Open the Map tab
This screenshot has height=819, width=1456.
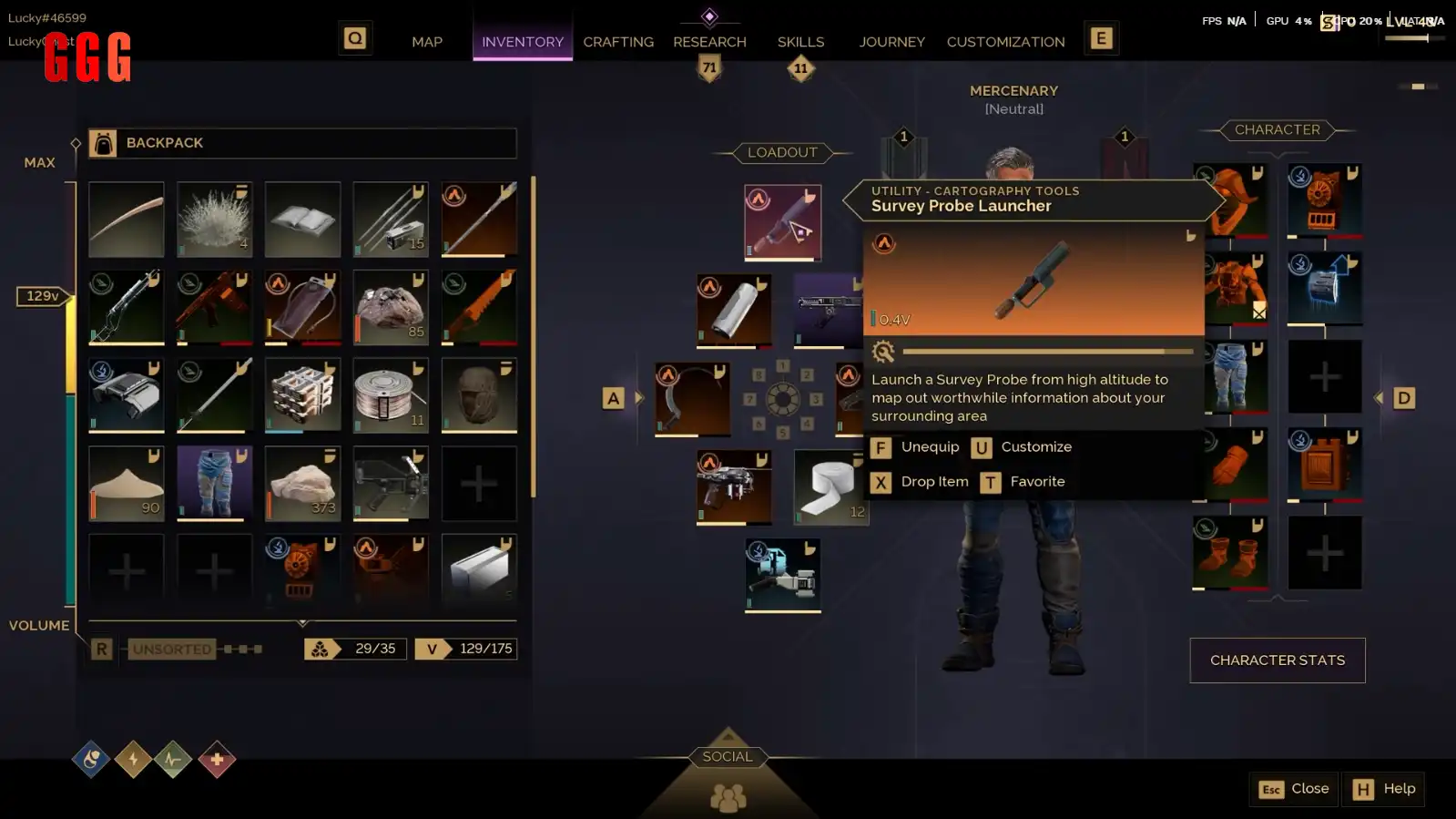(x=426, y=42)
